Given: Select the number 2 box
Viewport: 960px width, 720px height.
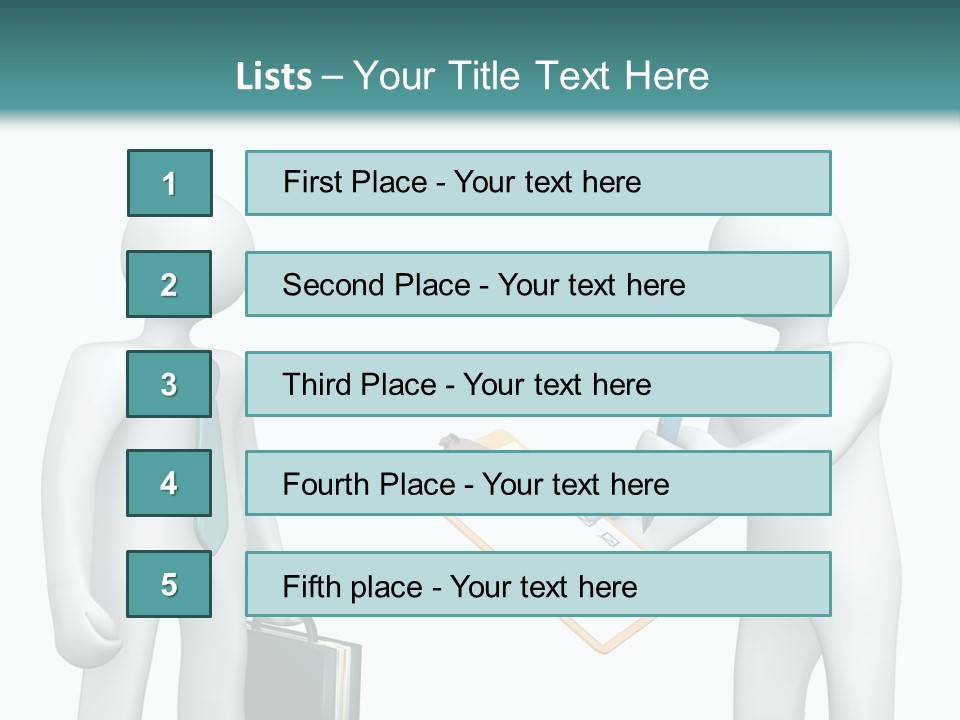Looking at the screenshot, I should [169, 284].
